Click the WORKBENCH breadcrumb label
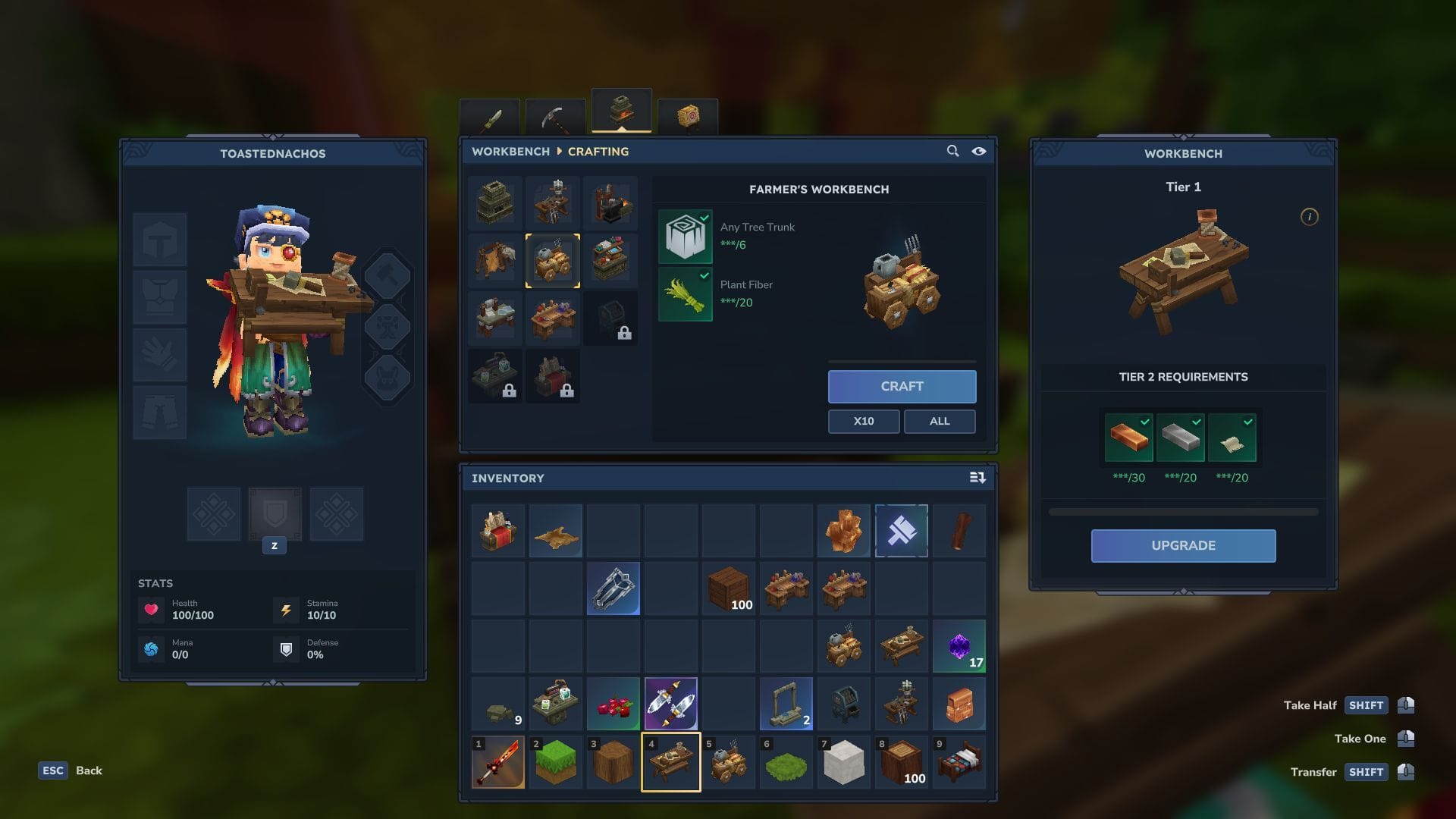Viewport: 1456px width, 819px height. 510,151
